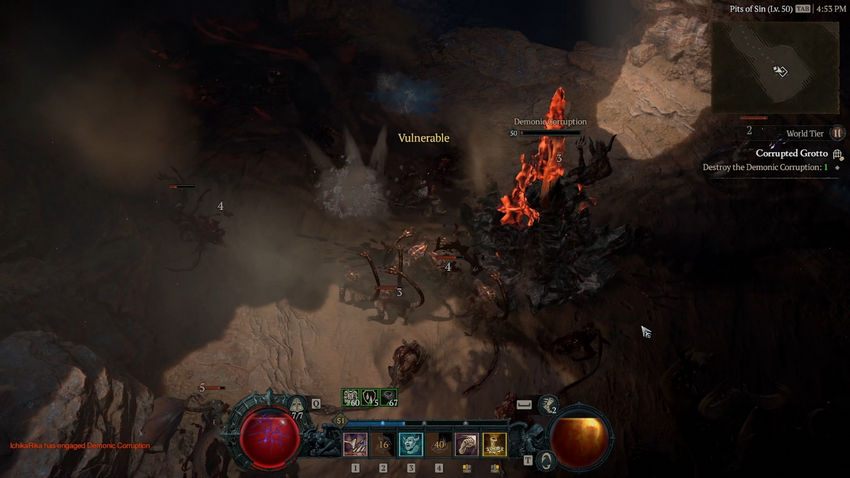Use the grasping hand skill

pos(467,444)
